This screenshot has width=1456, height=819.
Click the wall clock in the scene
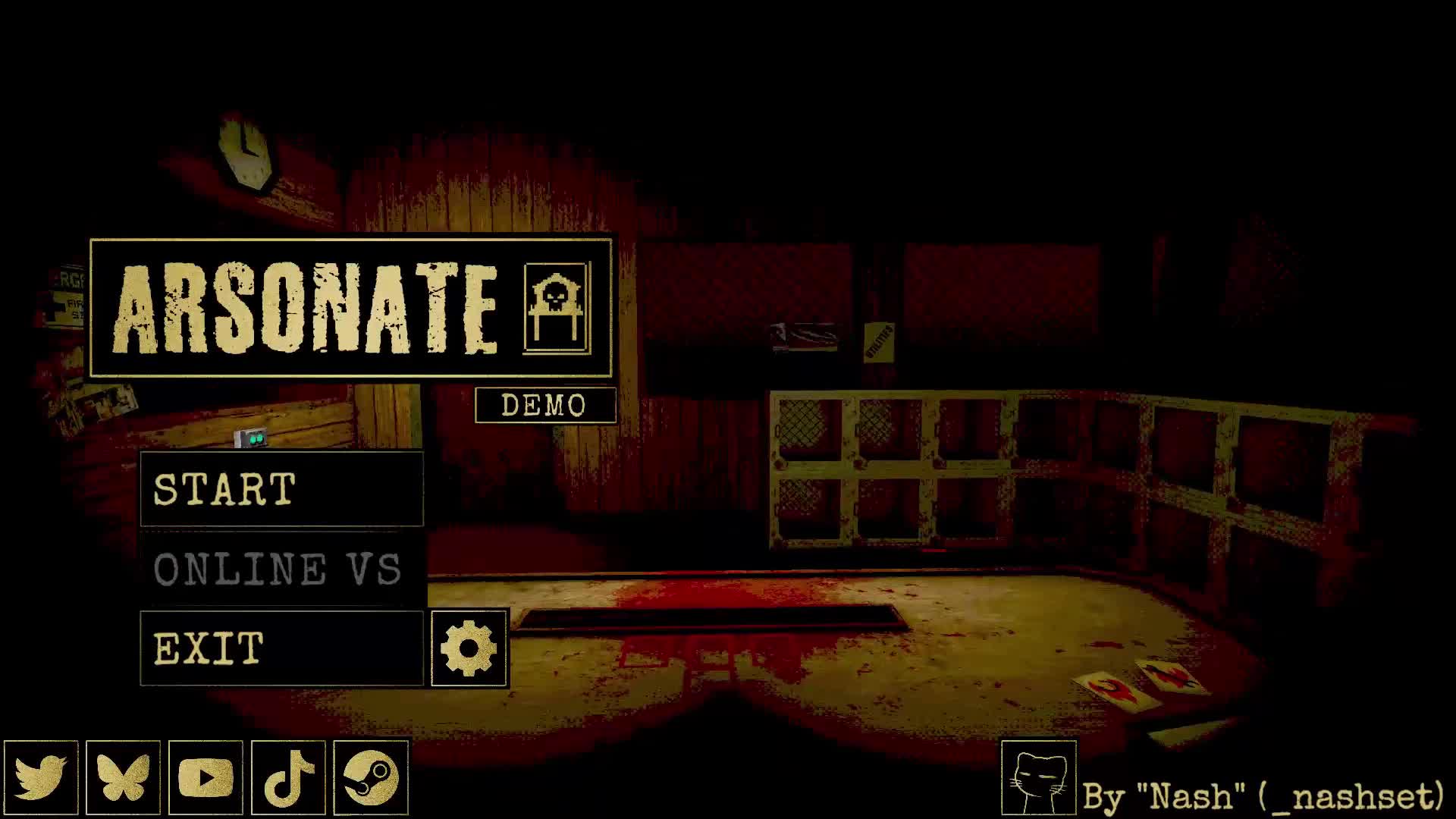(243, 152)
